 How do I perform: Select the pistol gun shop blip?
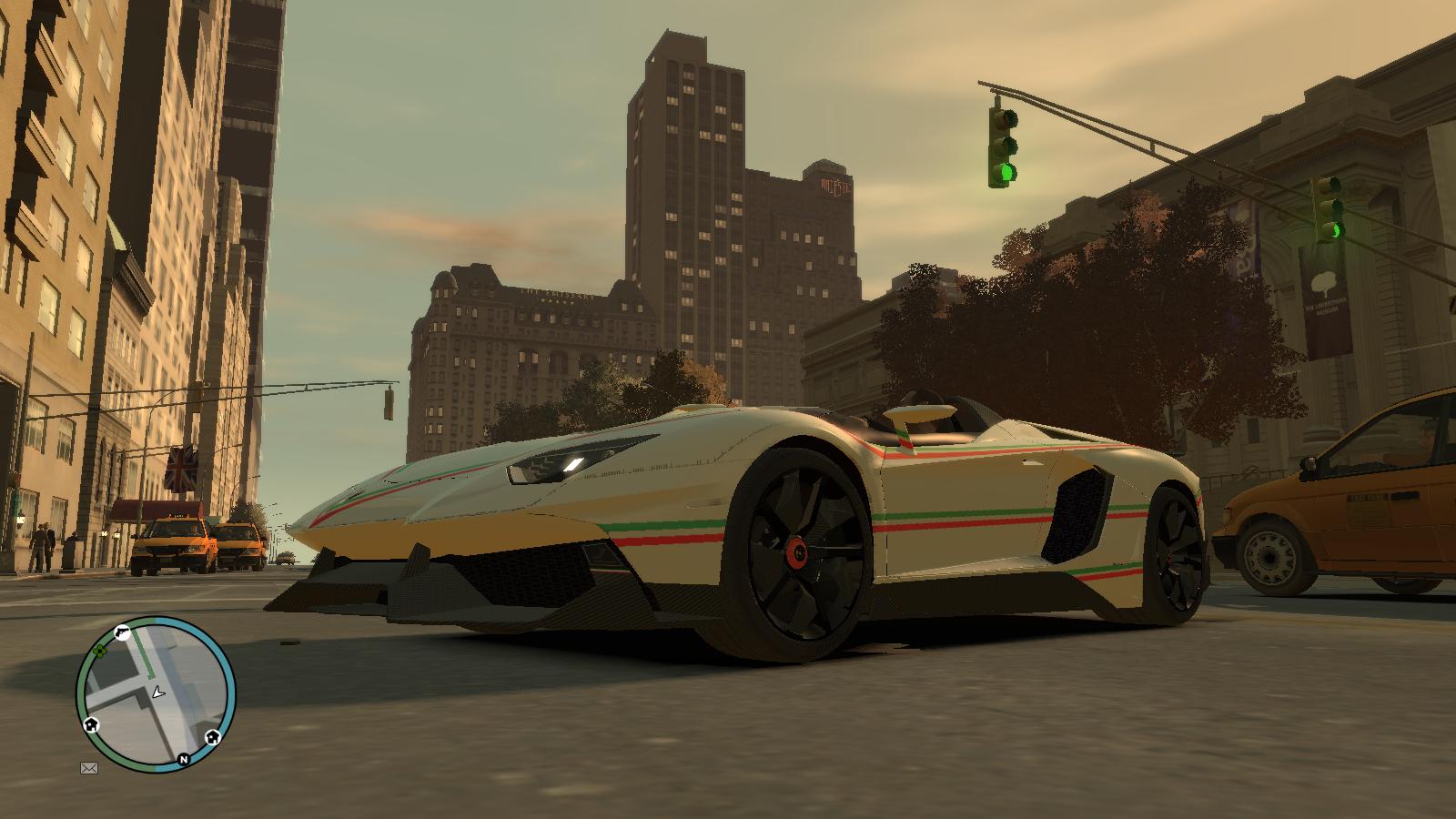123,632
